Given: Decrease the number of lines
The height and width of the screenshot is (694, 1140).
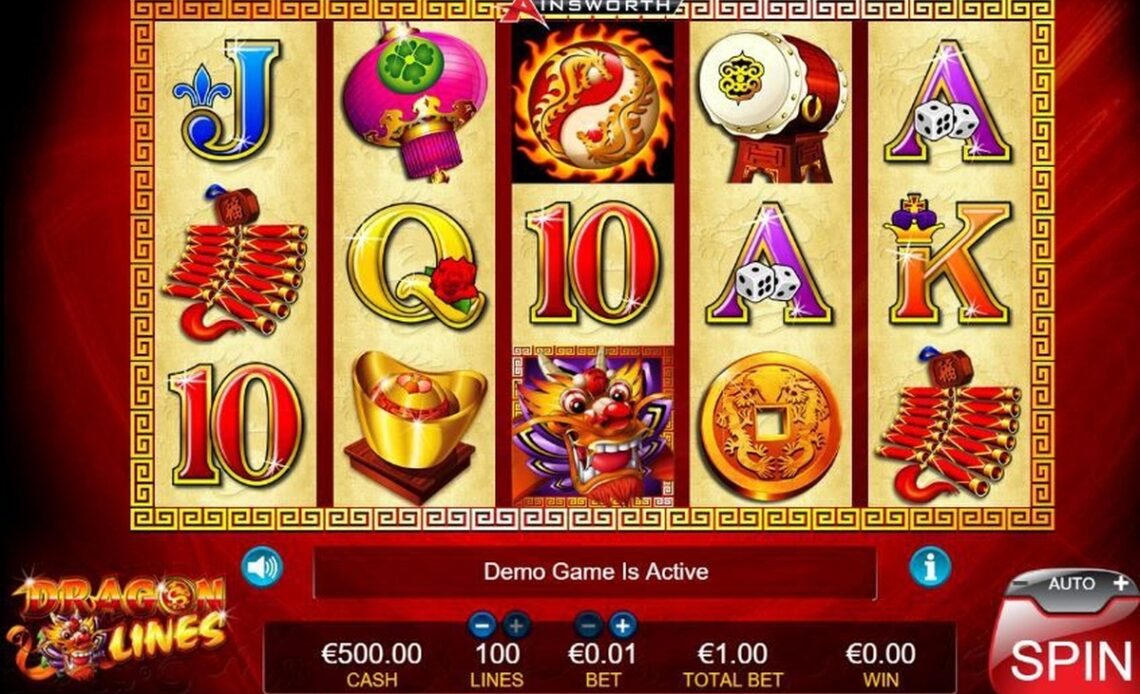Looking at the screenshot, I should [482, 626].
